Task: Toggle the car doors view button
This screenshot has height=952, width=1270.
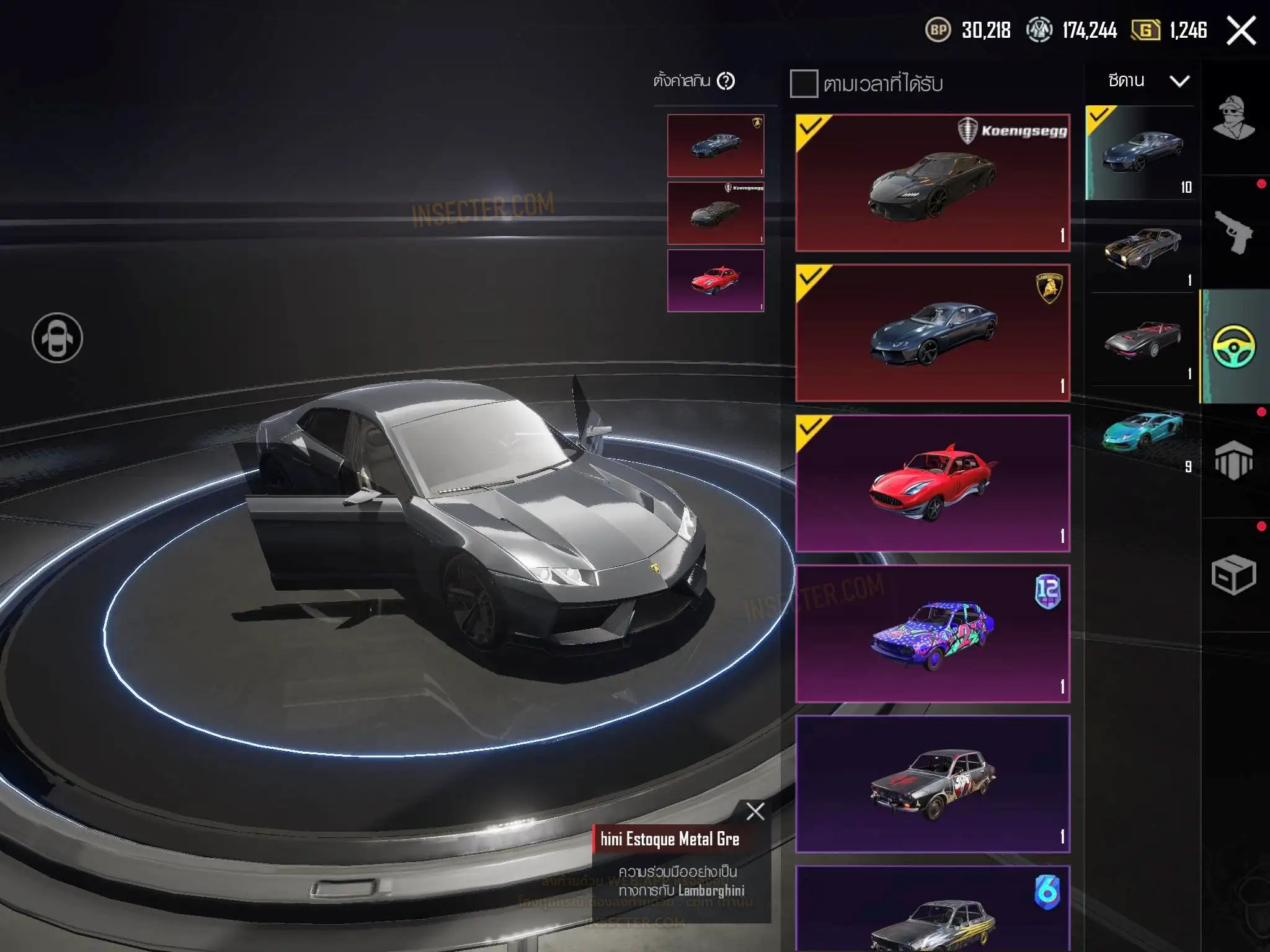Action: [x=57, y=338]
